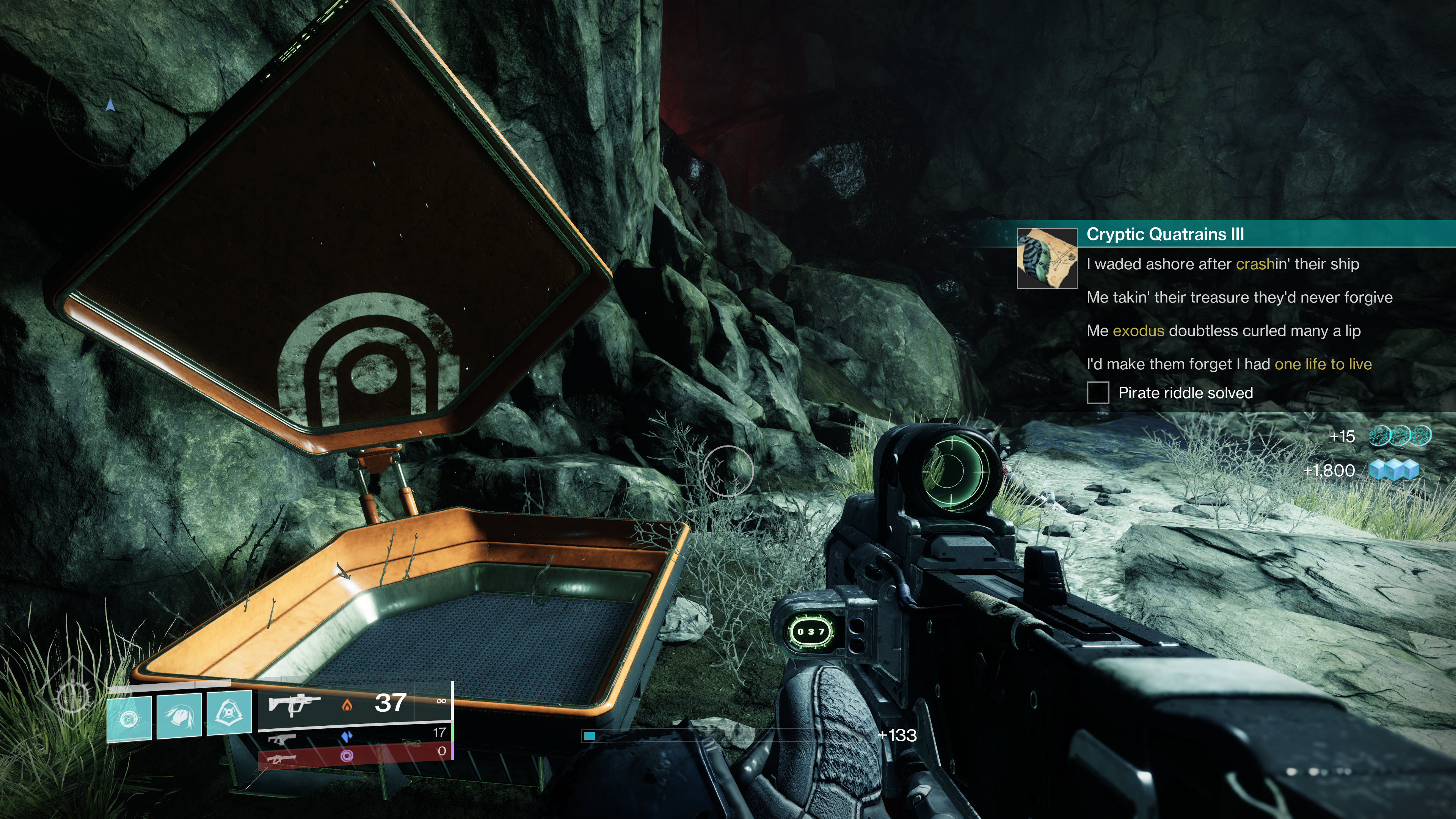This screenshot has width=1456, height=819.
Task: Toggle the Pirate riddle solved checkbox
Action: pos(1097,393)
